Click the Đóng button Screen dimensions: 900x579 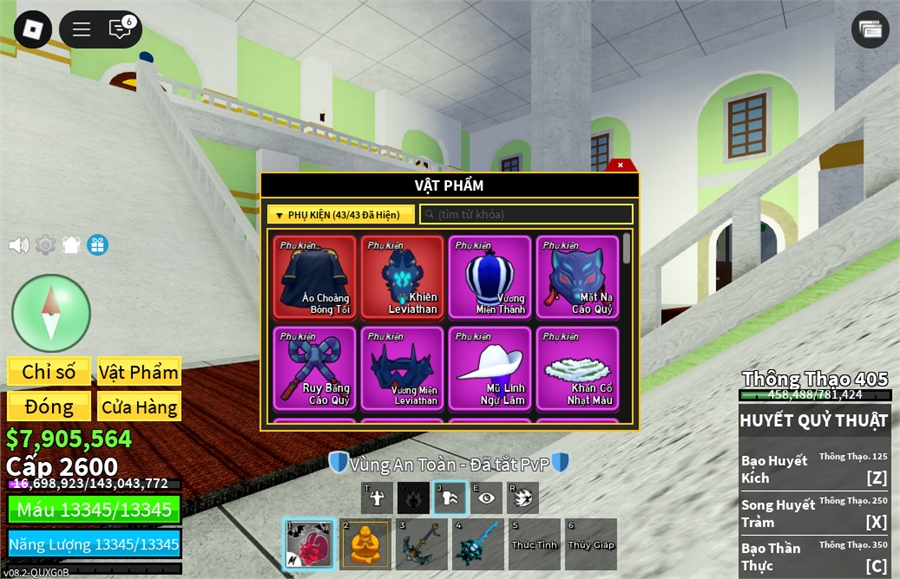click(49, 407)
